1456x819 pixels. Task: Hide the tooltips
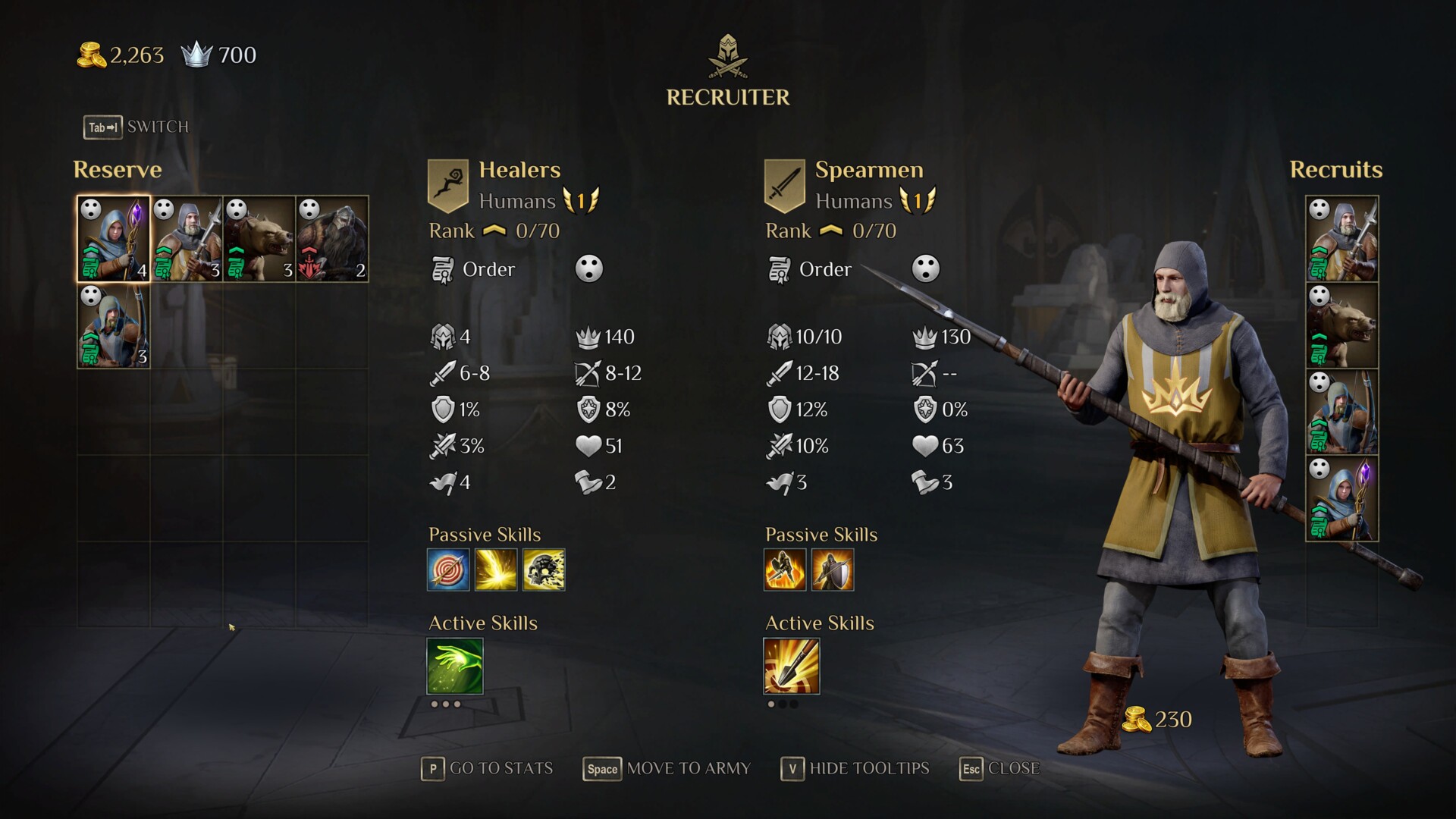(x=855, y=769)
